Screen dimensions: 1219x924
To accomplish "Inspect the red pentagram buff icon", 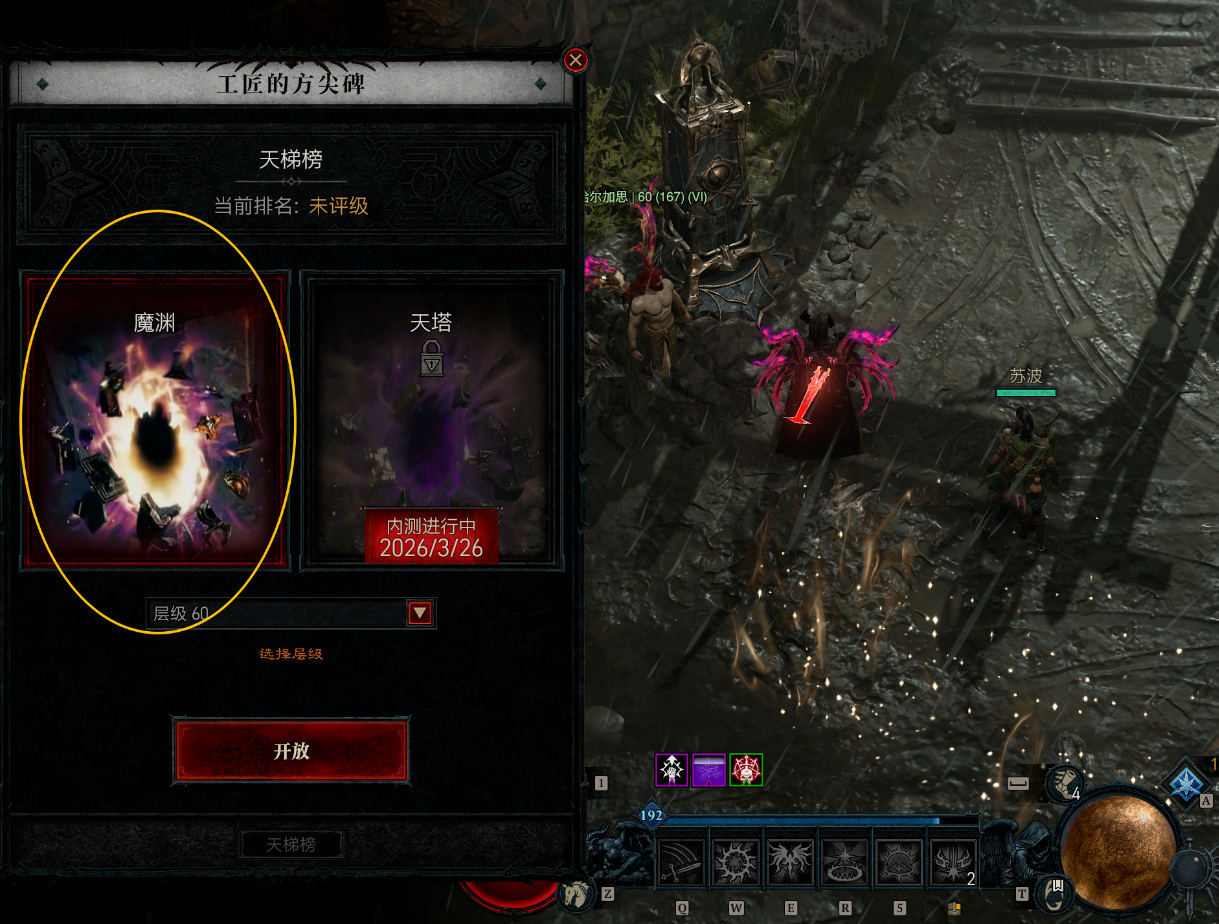I will (746, 770).
